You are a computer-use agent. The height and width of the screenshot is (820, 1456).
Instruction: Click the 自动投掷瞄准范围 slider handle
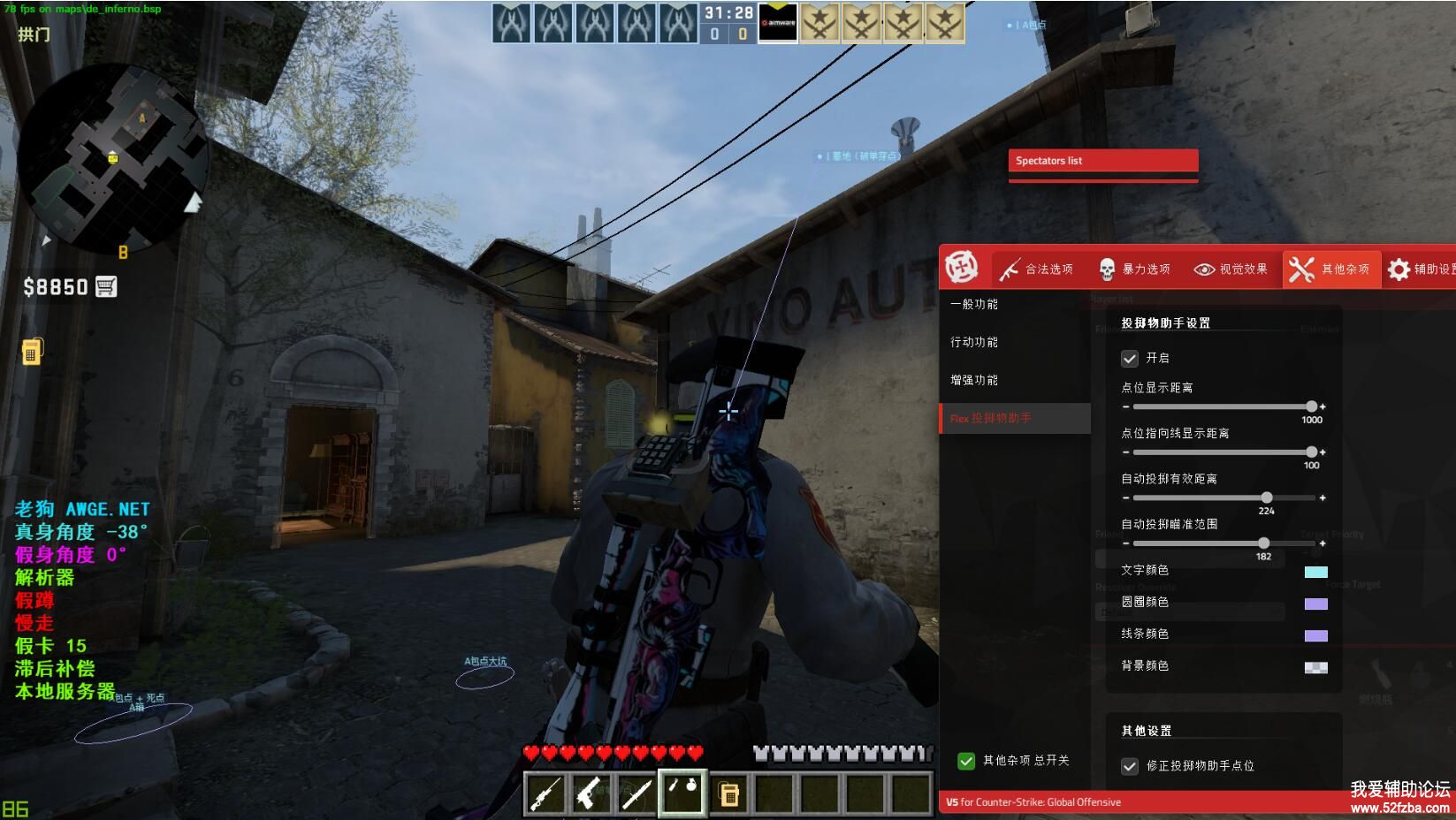1263,543
